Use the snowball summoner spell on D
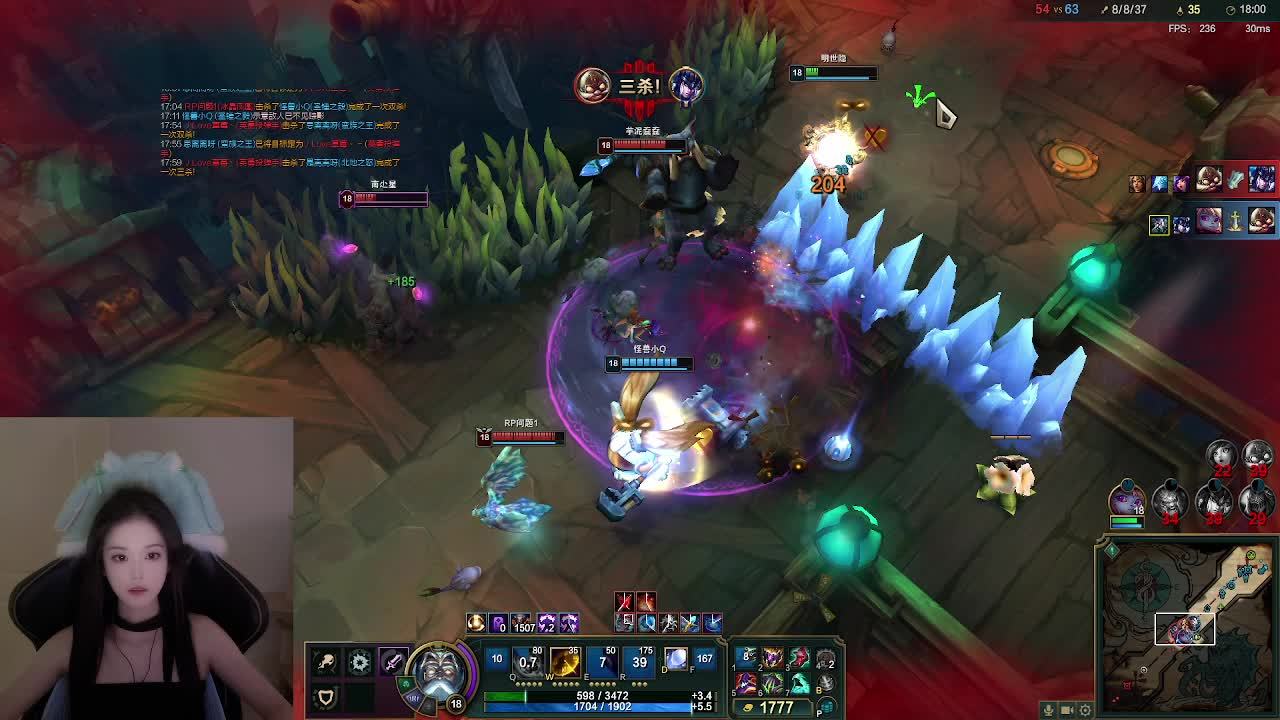The image size is (1280, 720). (676, 661)
